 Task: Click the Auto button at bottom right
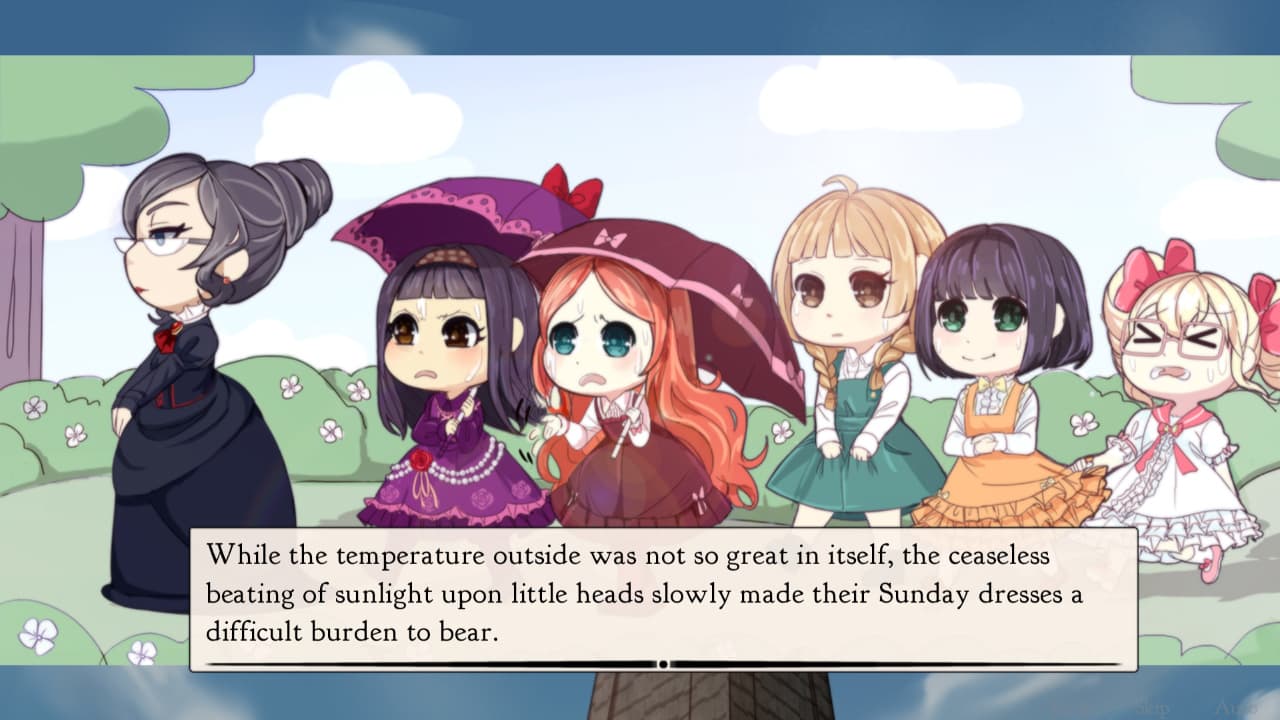1235,706
